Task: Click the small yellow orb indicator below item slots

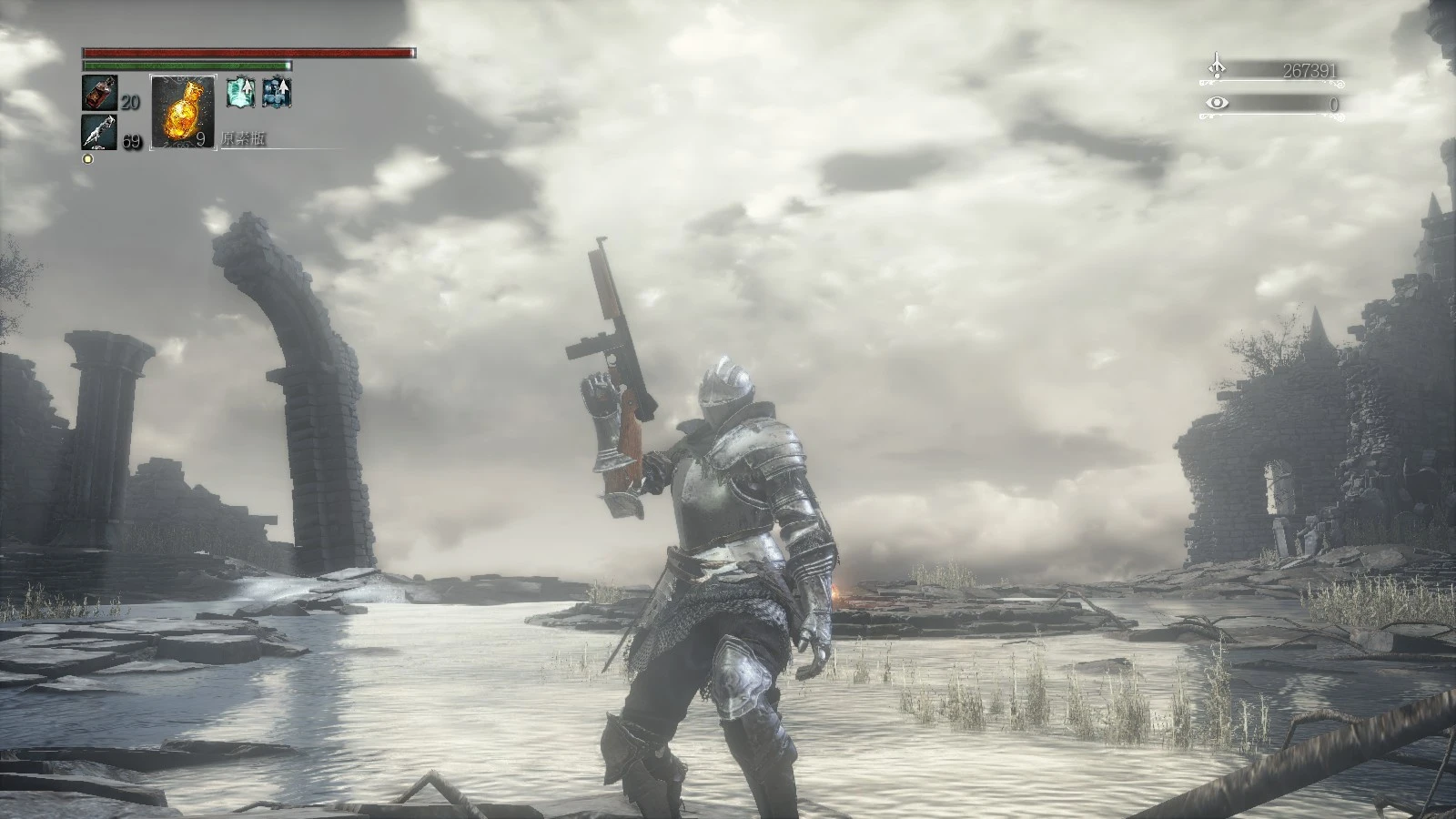Action: (86, 159)
